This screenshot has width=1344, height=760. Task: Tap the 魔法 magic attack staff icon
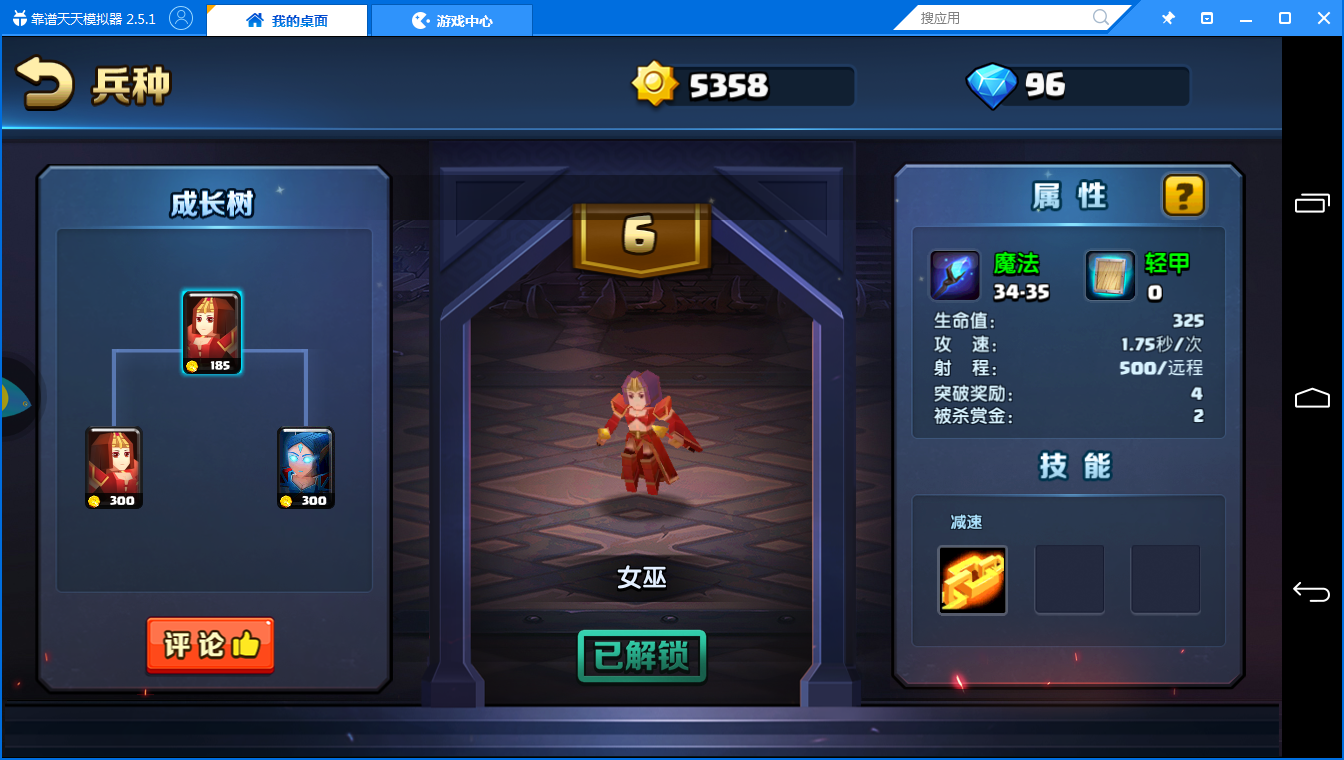(x=955, y=276)
